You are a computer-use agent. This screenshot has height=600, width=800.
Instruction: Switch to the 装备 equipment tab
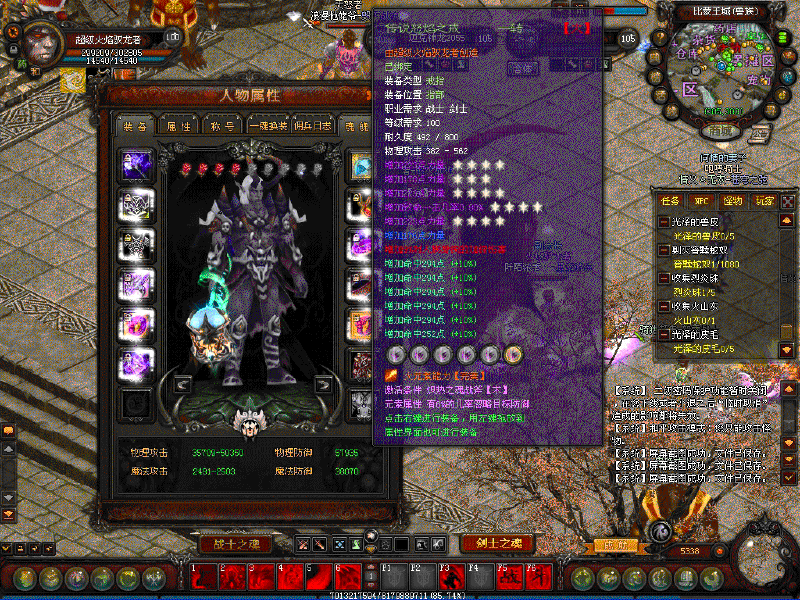[135, 127]
